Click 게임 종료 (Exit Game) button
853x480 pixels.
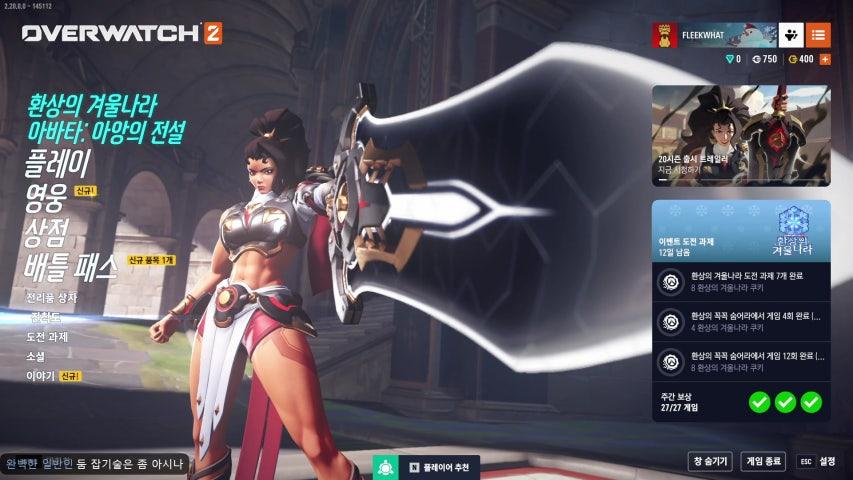(x=763, y=461)
